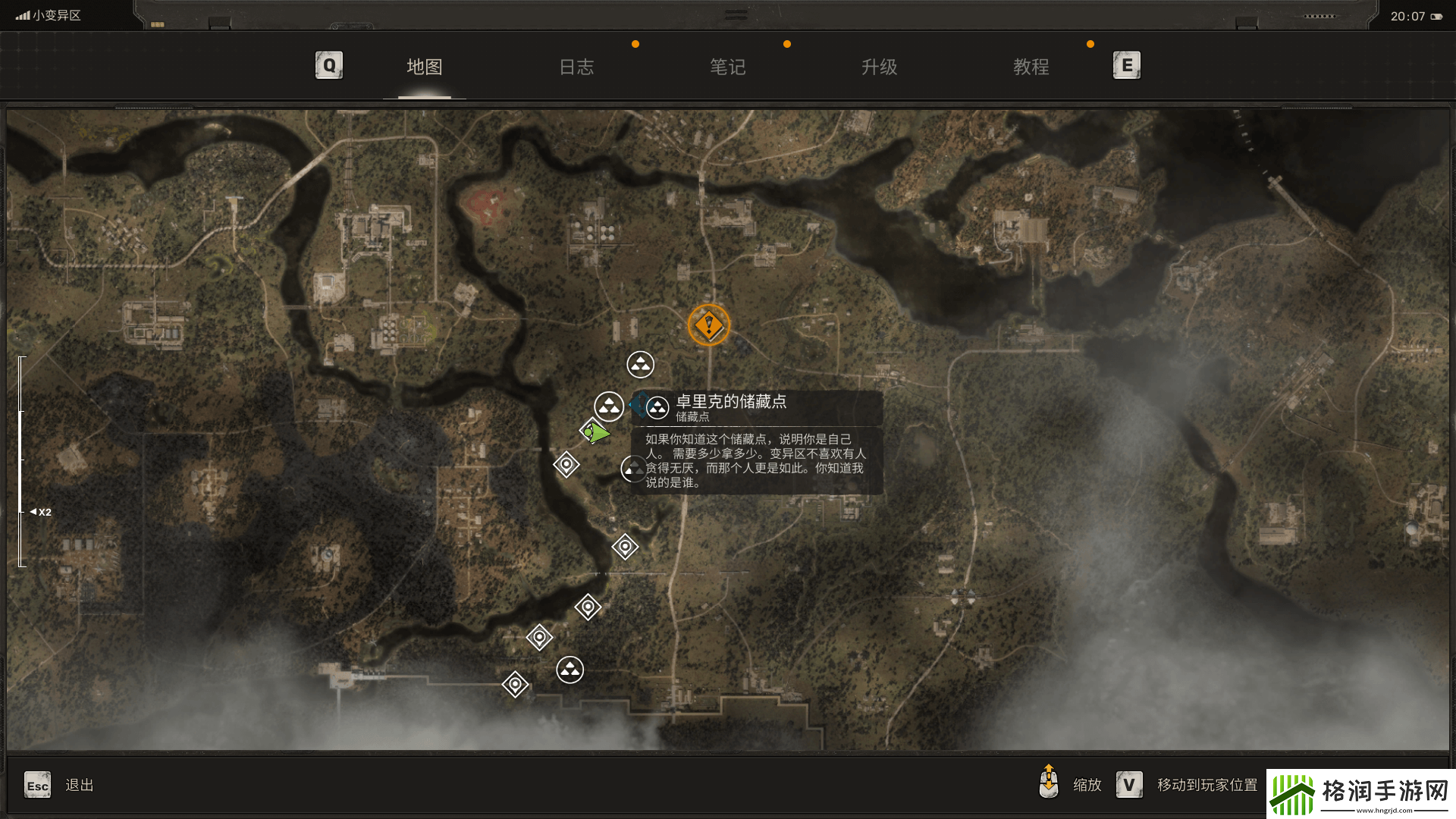The width and height of the screenshot is (1456, 819).
Task: Show the 教程 tutorial tab
Action: [x=1031, y=67]
